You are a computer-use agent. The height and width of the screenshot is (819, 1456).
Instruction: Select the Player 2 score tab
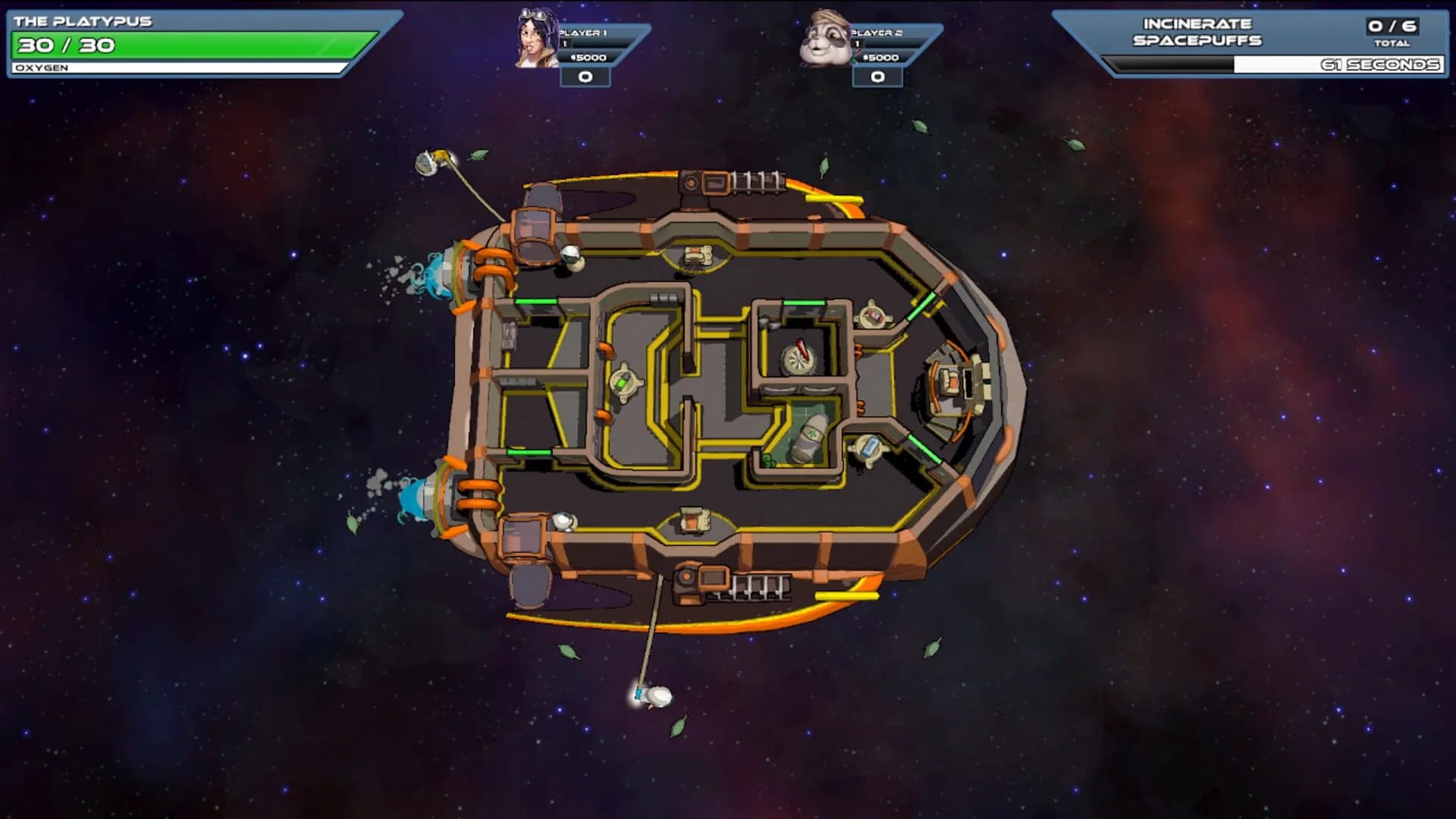pos(880,76)
